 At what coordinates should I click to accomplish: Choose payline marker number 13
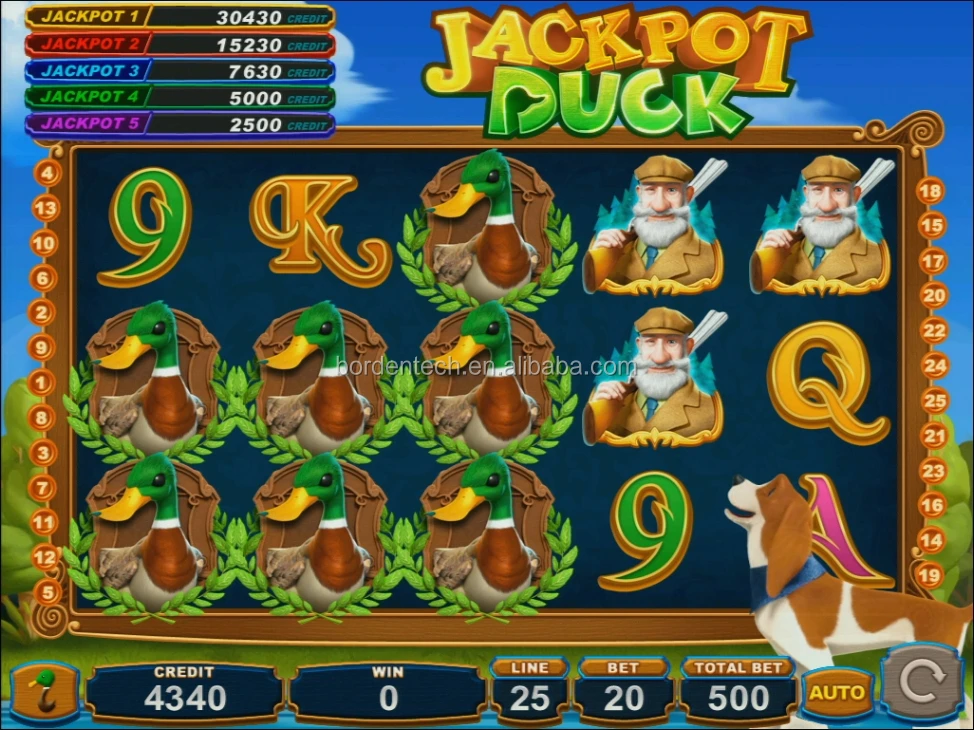46,208
